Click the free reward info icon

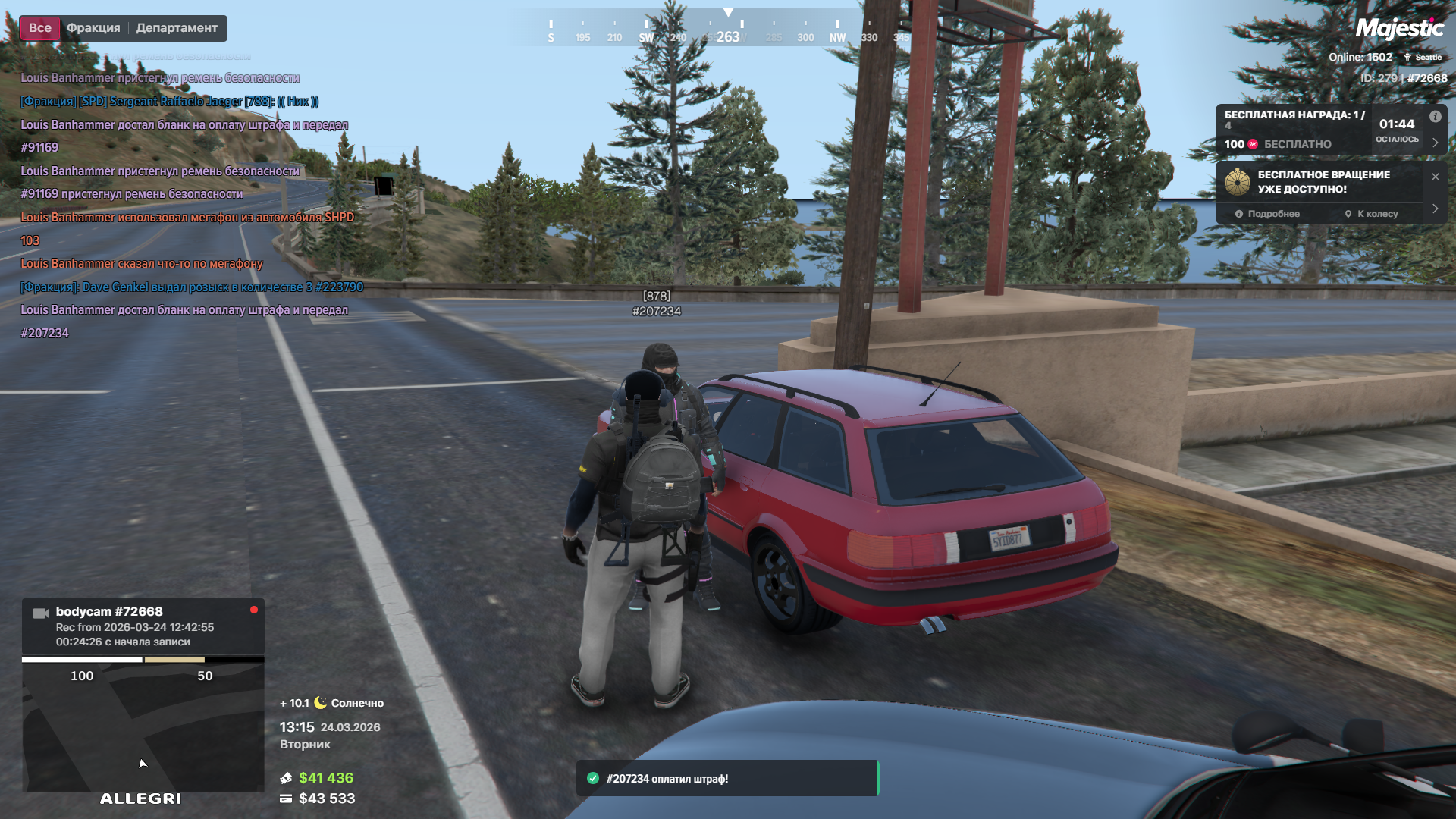(x=1436, y=117)
